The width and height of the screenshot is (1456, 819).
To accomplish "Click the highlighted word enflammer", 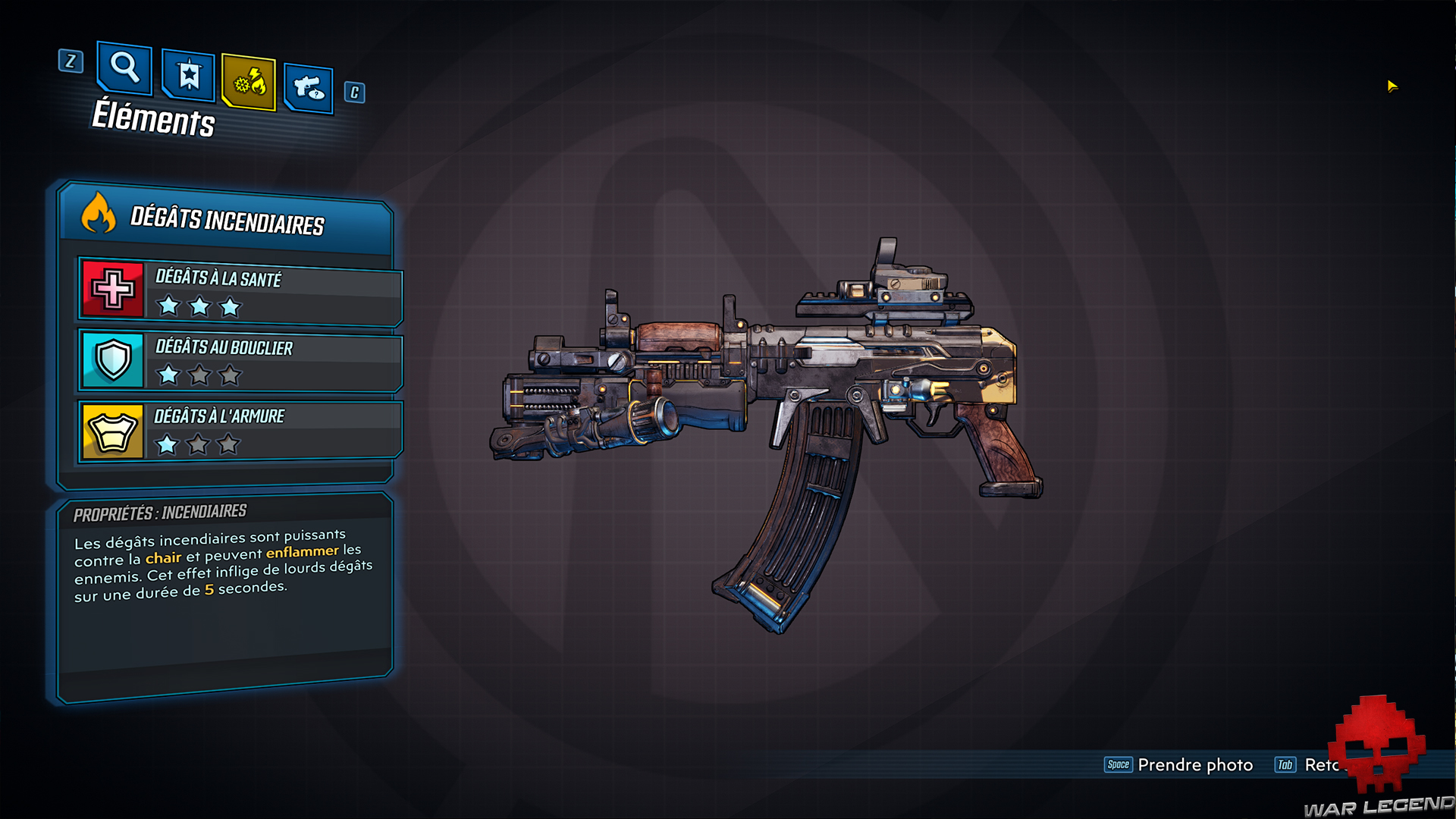I will 300,552.
